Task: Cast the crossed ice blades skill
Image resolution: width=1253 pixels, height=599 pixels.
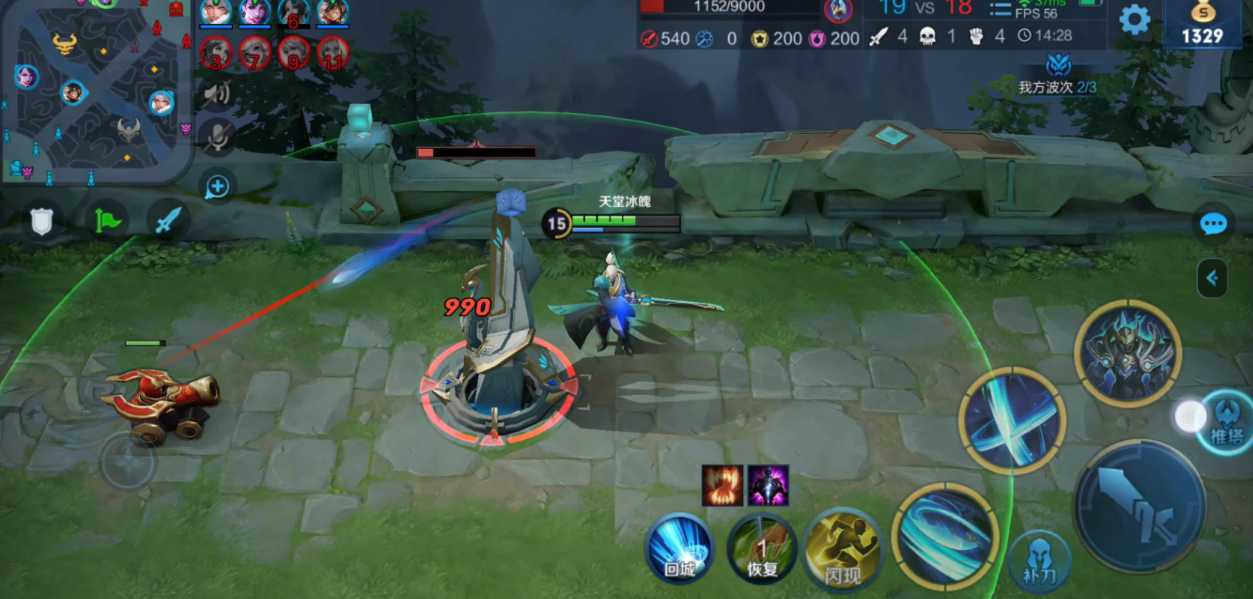Action: (x=1011, y=419)
